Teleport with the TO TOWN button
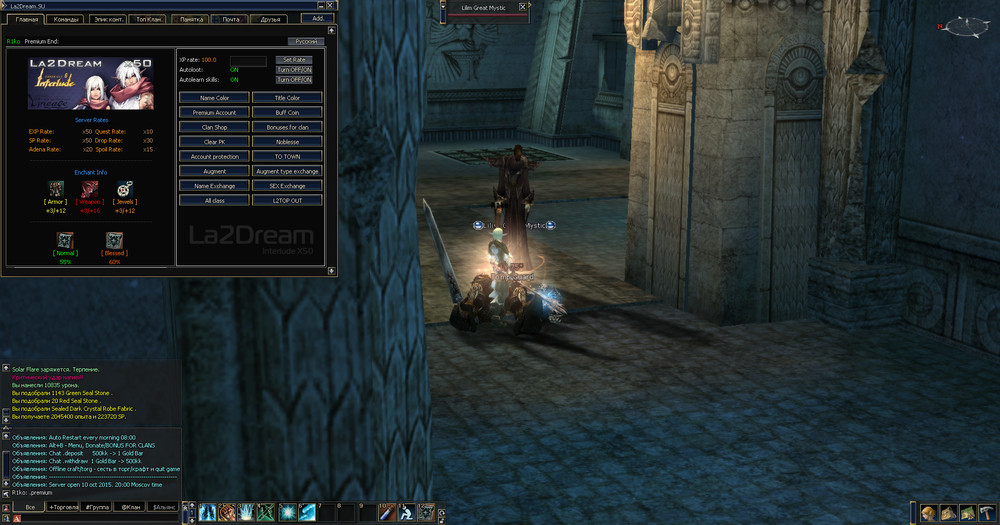1000x525 pixels. point(287,157)
